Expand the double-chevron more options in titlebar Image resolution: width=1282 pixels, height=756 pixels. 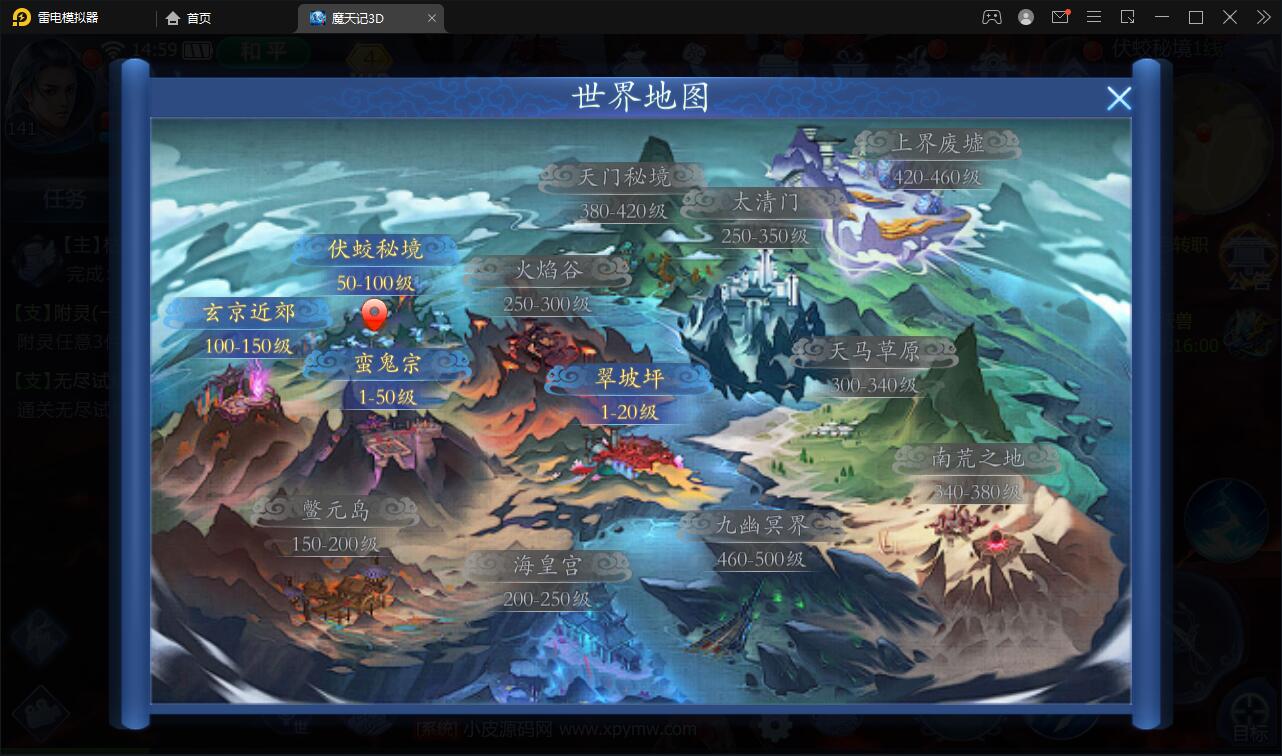(1262, 17)
